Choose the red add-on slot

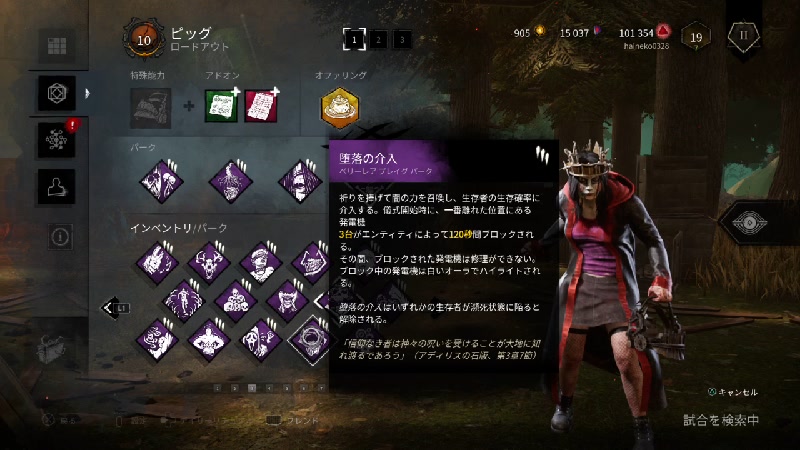[260, 107]
